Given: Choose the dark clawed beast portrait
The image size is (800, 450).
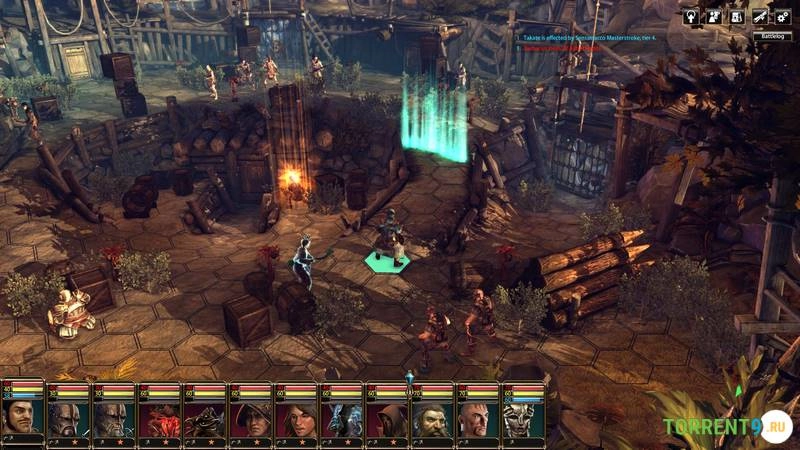Looking at the screenshot, I should point(204,416).
